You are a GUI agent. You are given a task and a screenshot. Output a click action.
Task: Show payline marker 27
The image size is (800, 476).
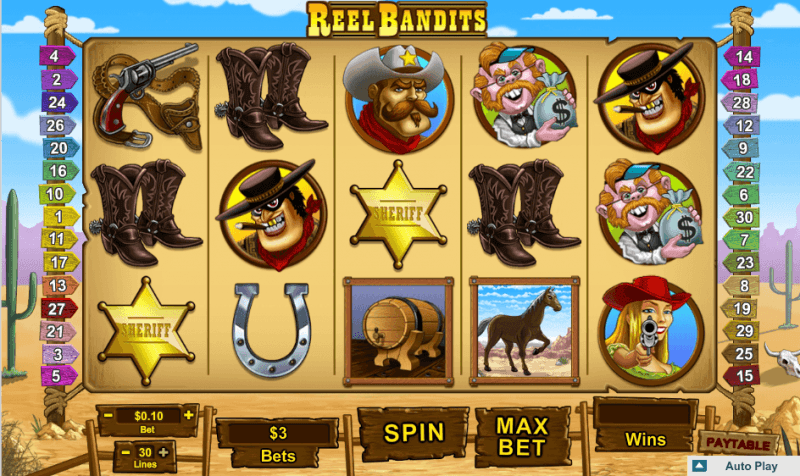[58, 308]
